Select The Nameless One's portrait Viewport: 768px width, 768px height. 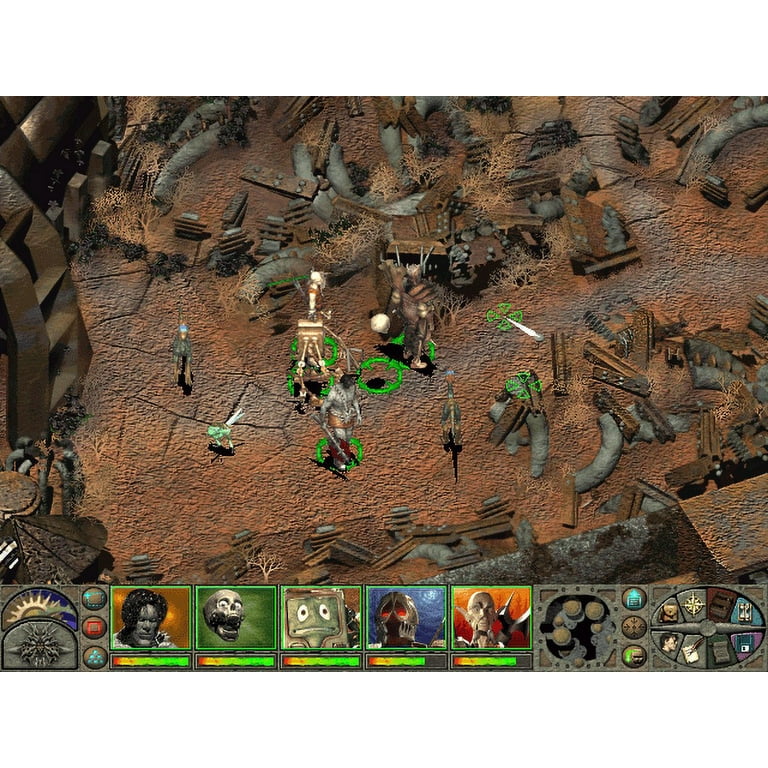[x=150, y=618]
